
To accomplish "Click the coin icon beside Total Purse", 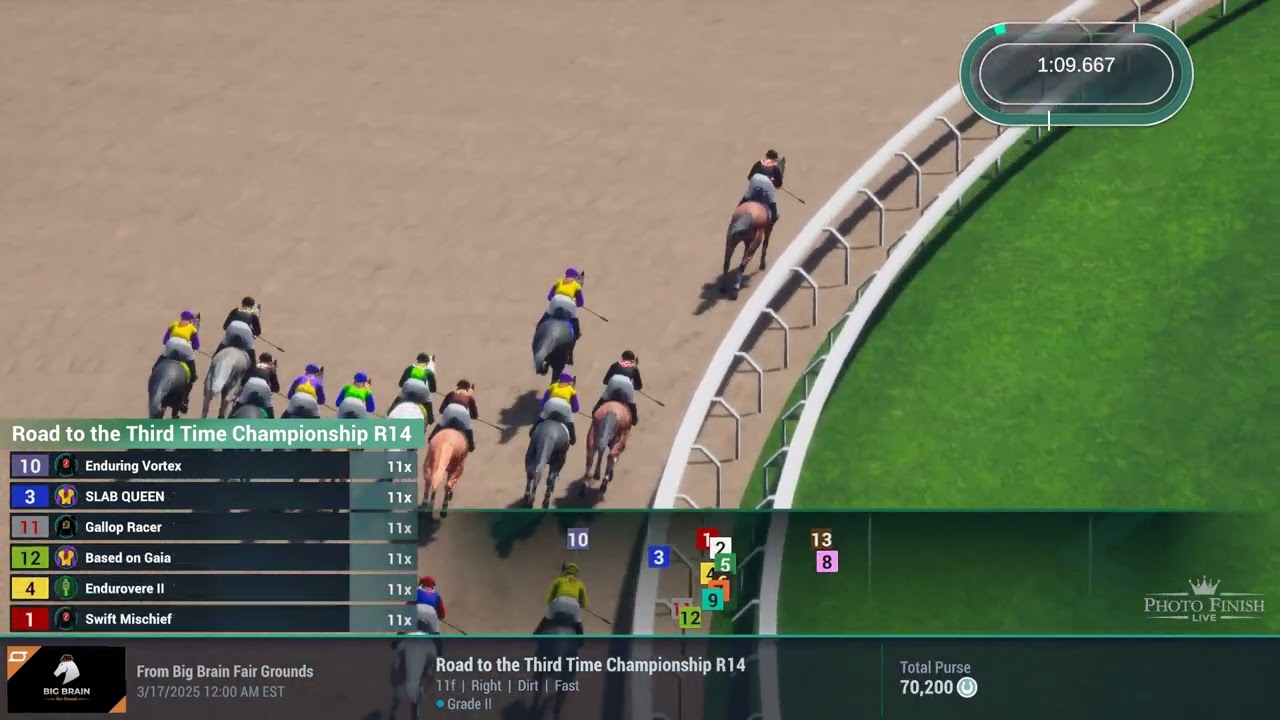I will coord(965,688).
